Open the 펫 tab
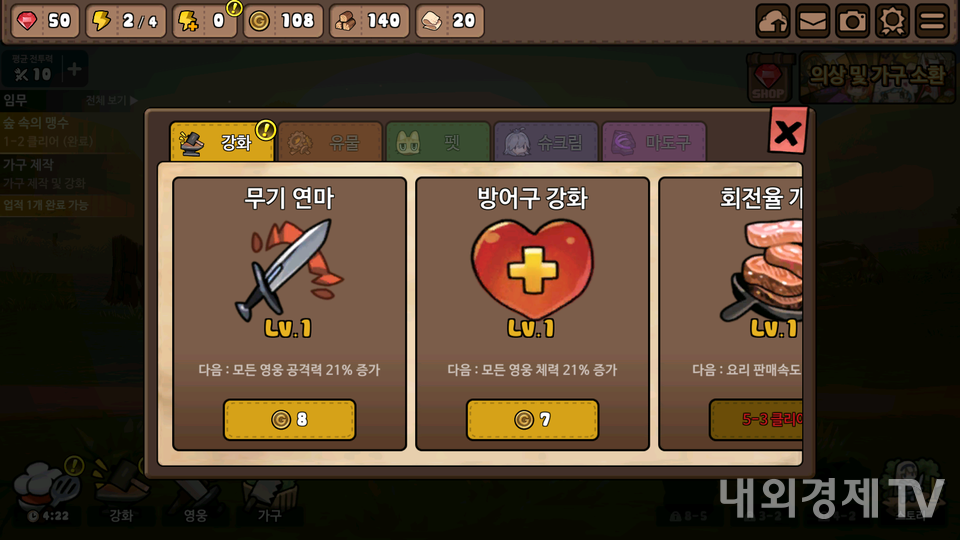The image size is (960, 540). [438, 142]
